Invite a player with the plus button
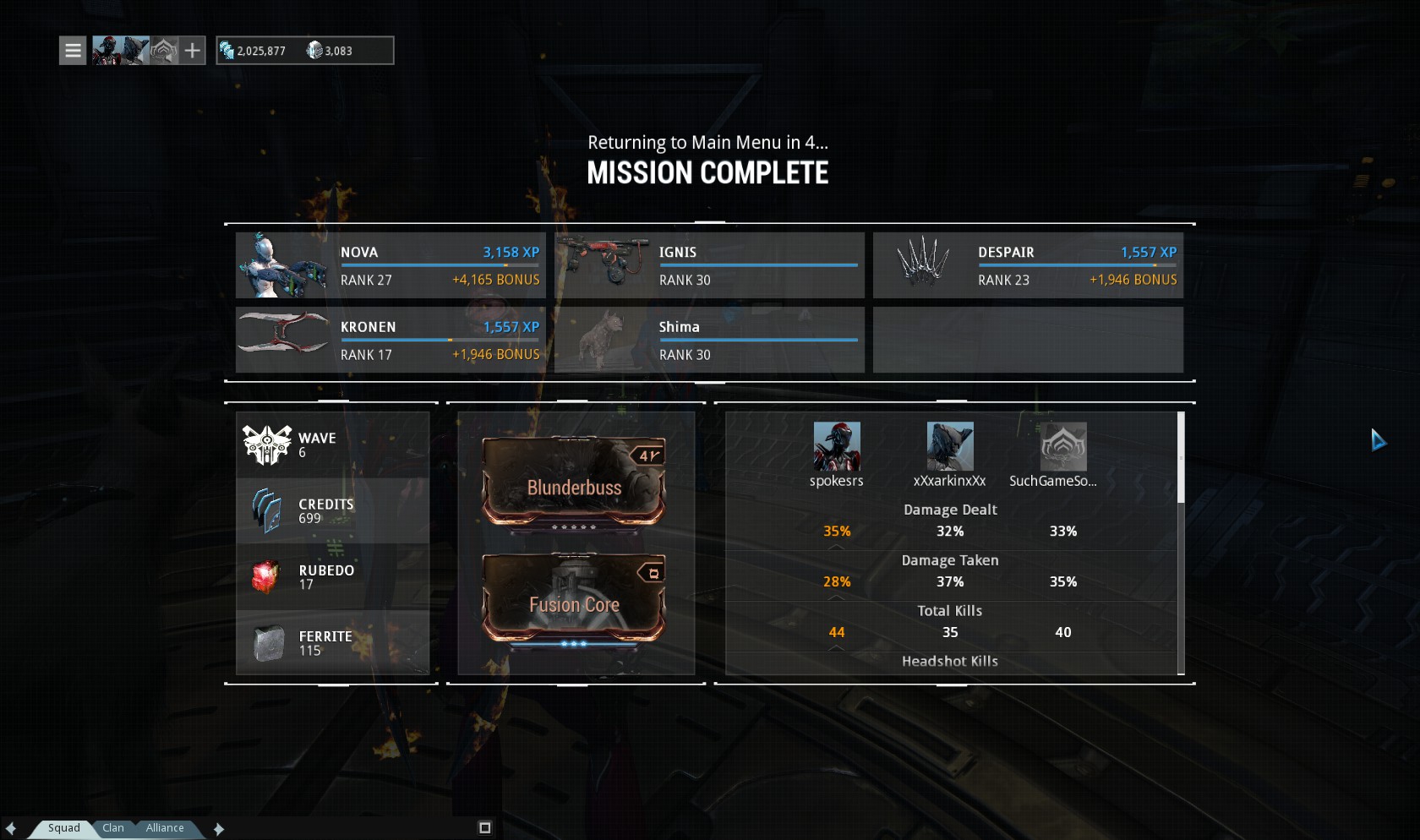 [x=193, y=51]
